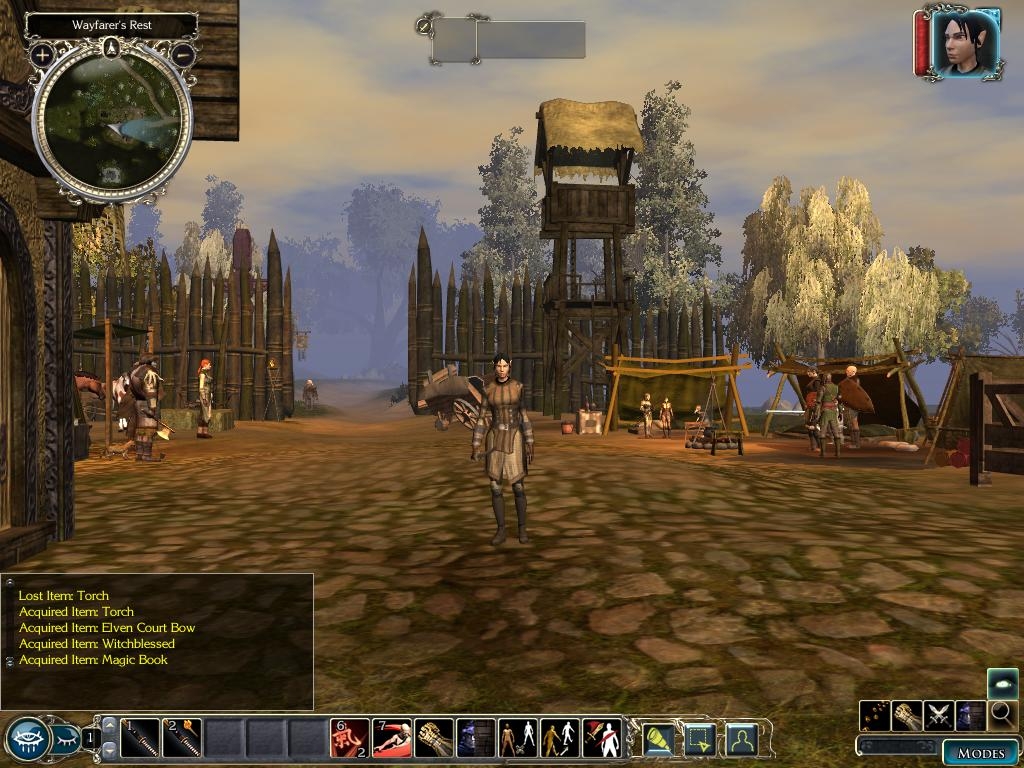This screenshot has height=768, width=1024.
Task: Use the red kick ability in slot 7
Action: [392, 738]
